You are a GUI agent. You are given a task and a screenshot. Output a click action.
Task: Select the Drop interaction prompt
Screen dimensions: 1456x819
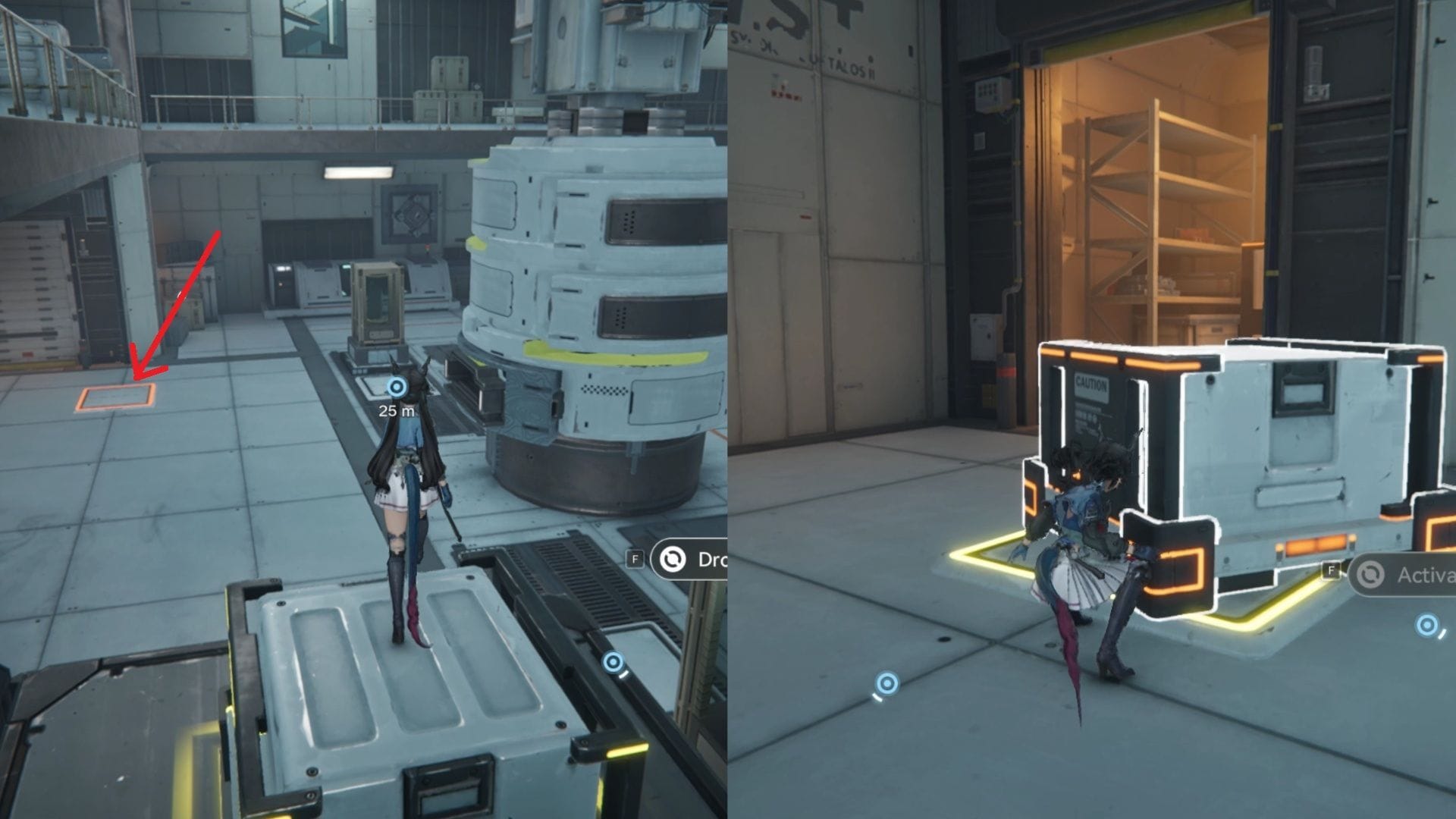(x=689, y=560)
